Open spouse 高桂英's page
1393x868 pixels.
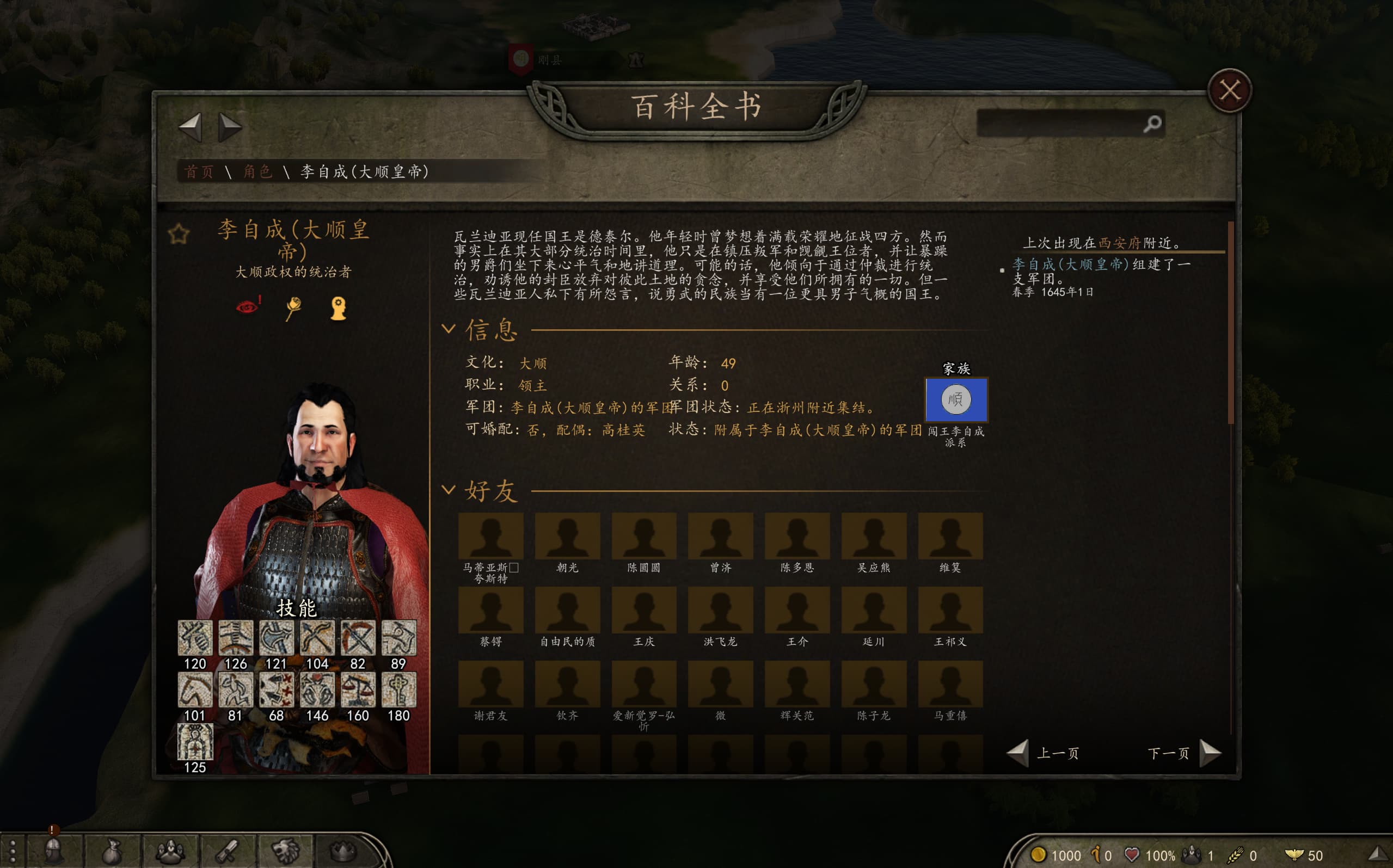tap(623, 430)
